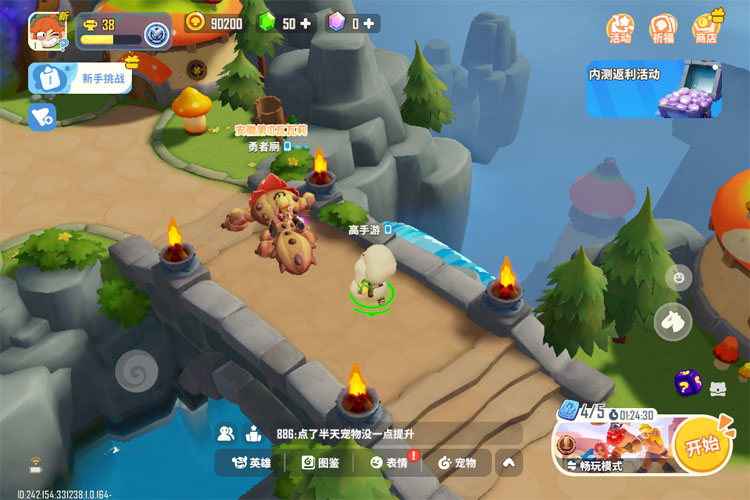This screenshot has width=750, height=500.
Task: Open the 活动 events menu
Action: [620, 29]
